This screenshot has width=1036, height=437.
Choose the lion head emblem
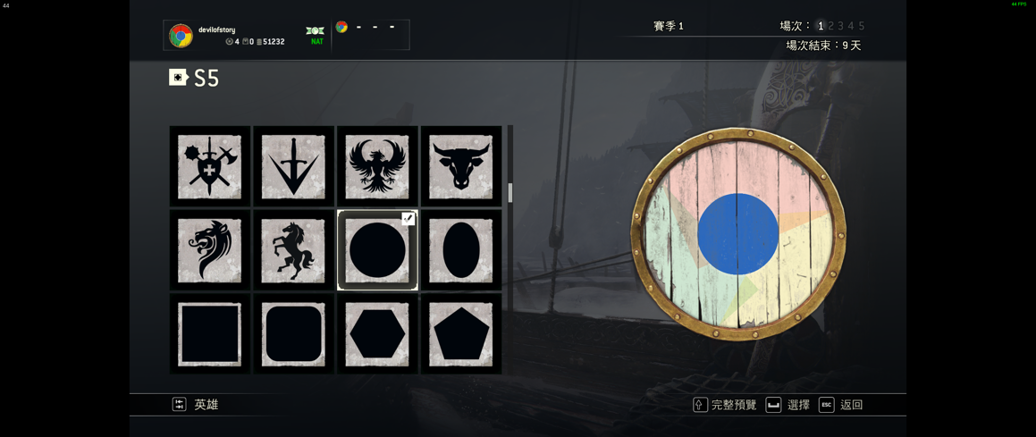click(210, 250)
